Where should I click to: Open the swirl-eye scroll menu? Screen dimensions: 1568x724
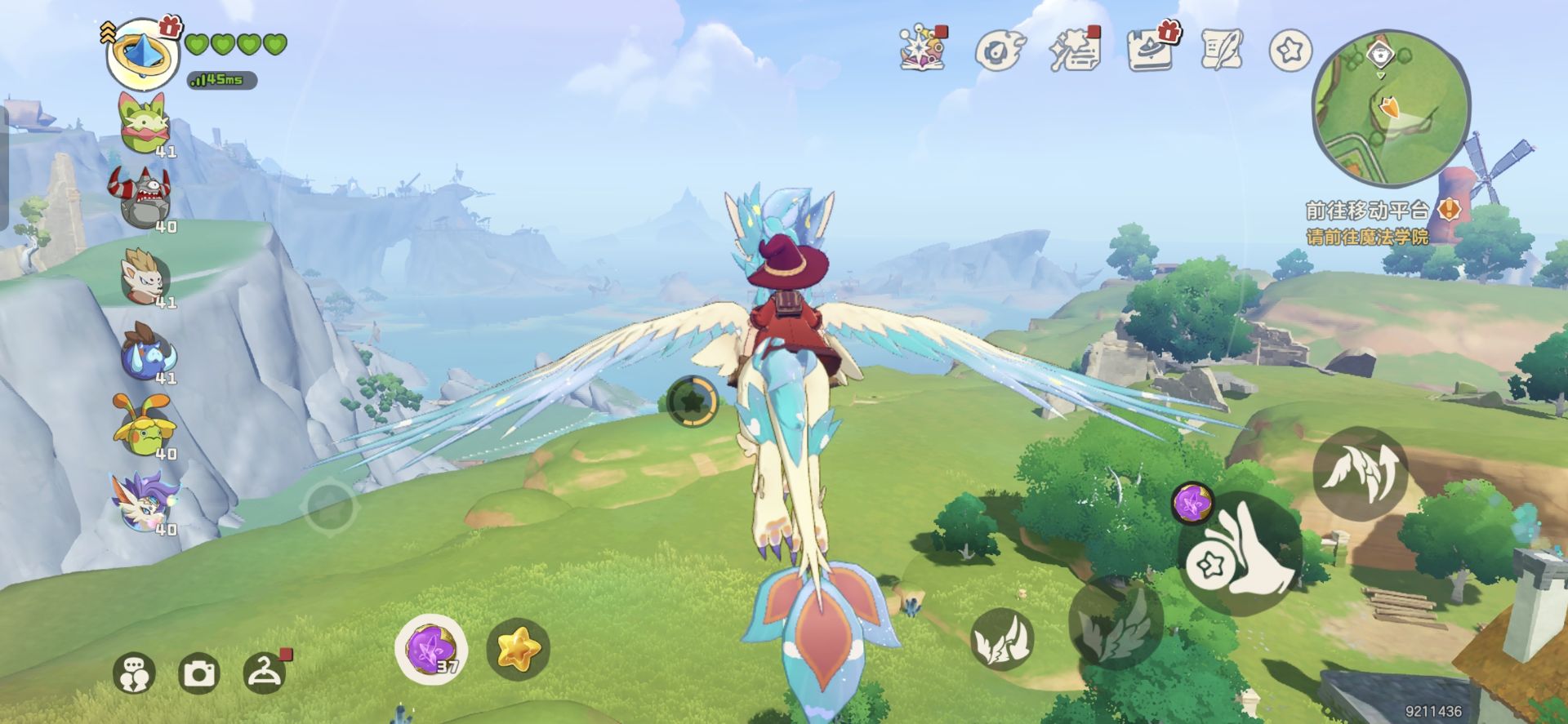999,51
